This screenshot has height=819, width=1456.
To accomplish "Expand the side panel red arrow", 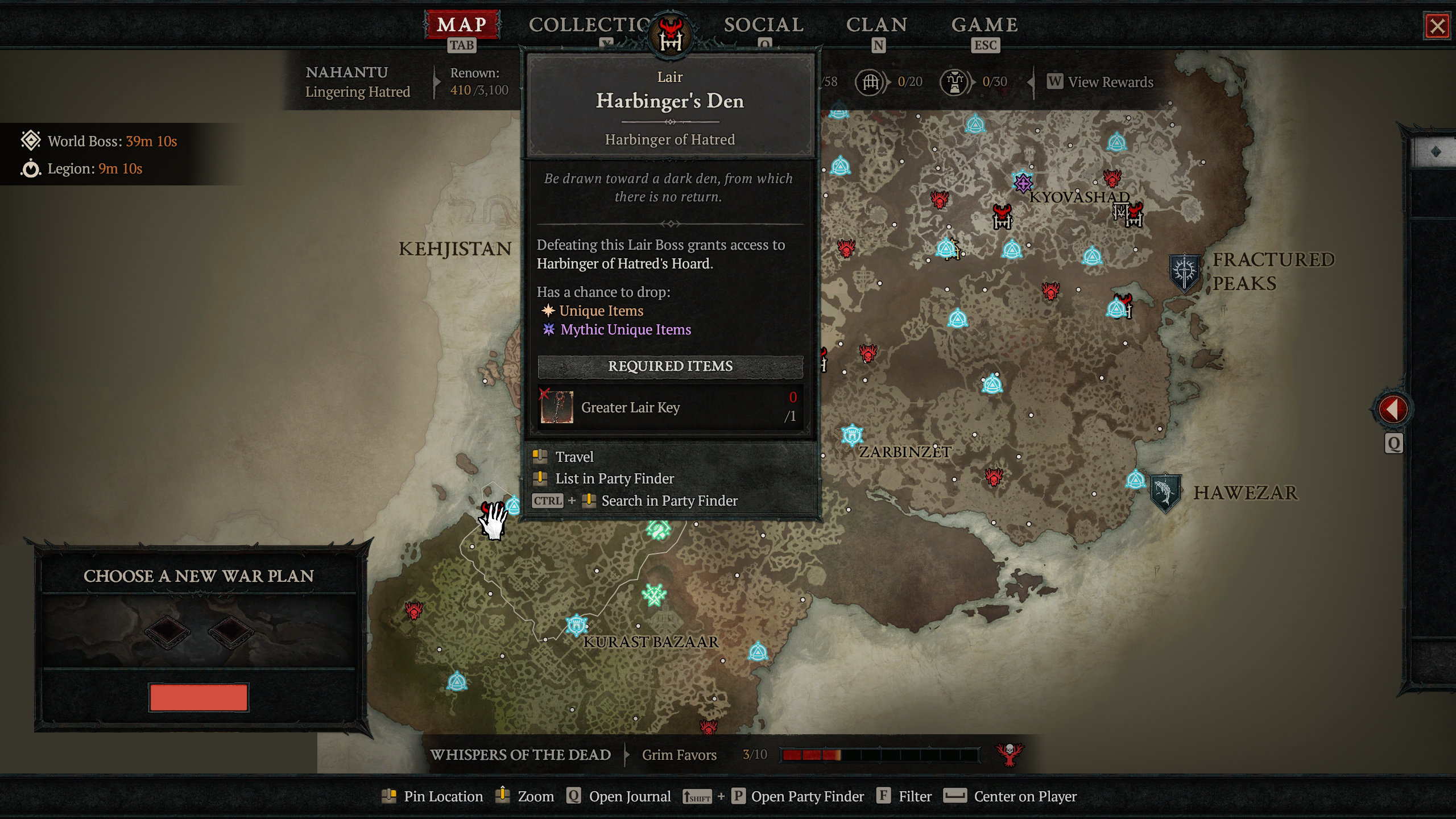I will [x=1392, y=409].
